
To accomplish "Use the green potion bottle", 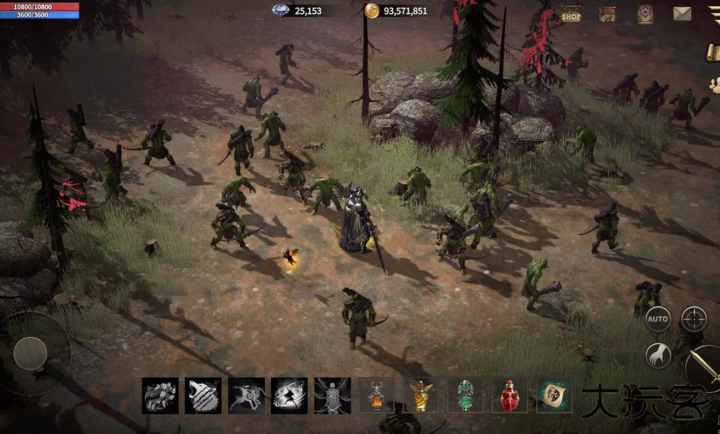I will pos(465,396).
